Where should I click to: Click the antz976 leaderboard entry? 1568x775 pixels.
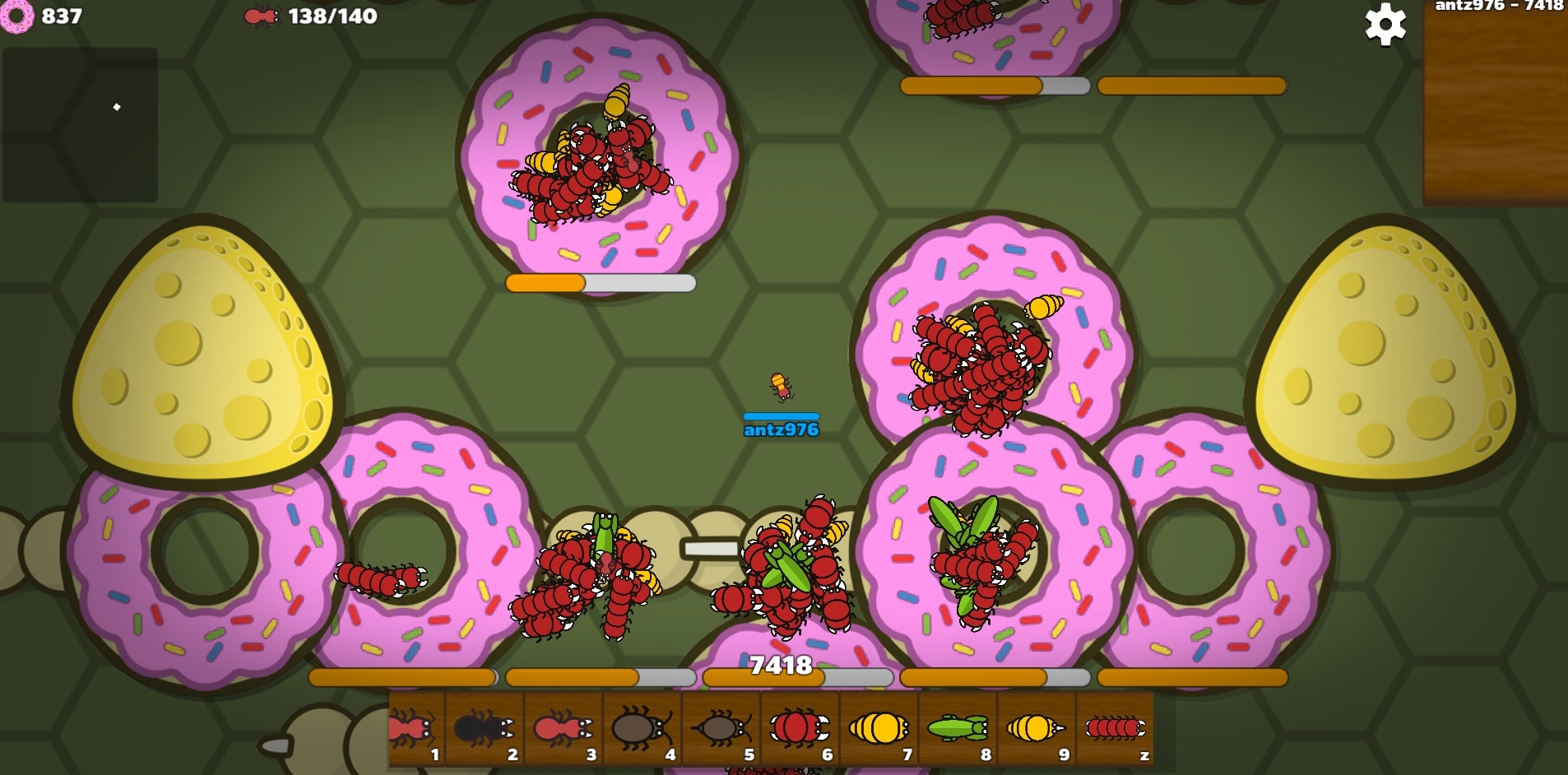click(x=1498, y=7)
